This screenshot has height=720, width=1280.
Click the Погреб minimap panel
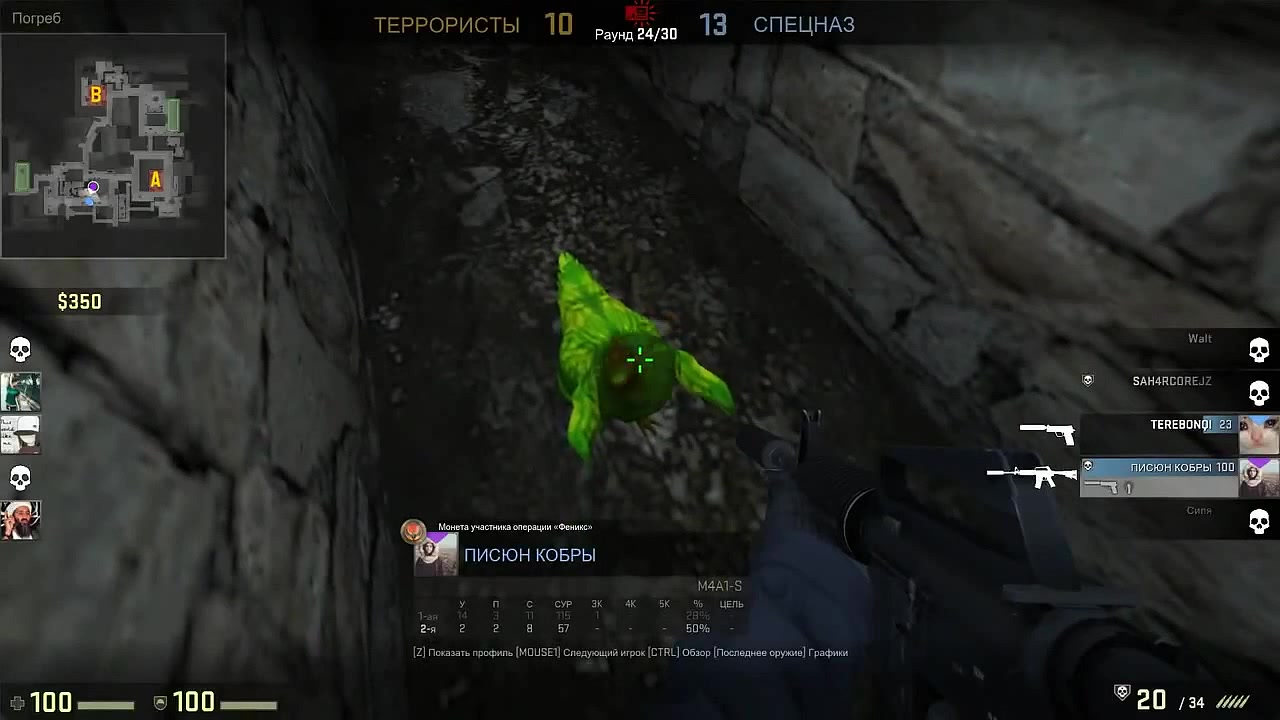(x=113, y=145)
